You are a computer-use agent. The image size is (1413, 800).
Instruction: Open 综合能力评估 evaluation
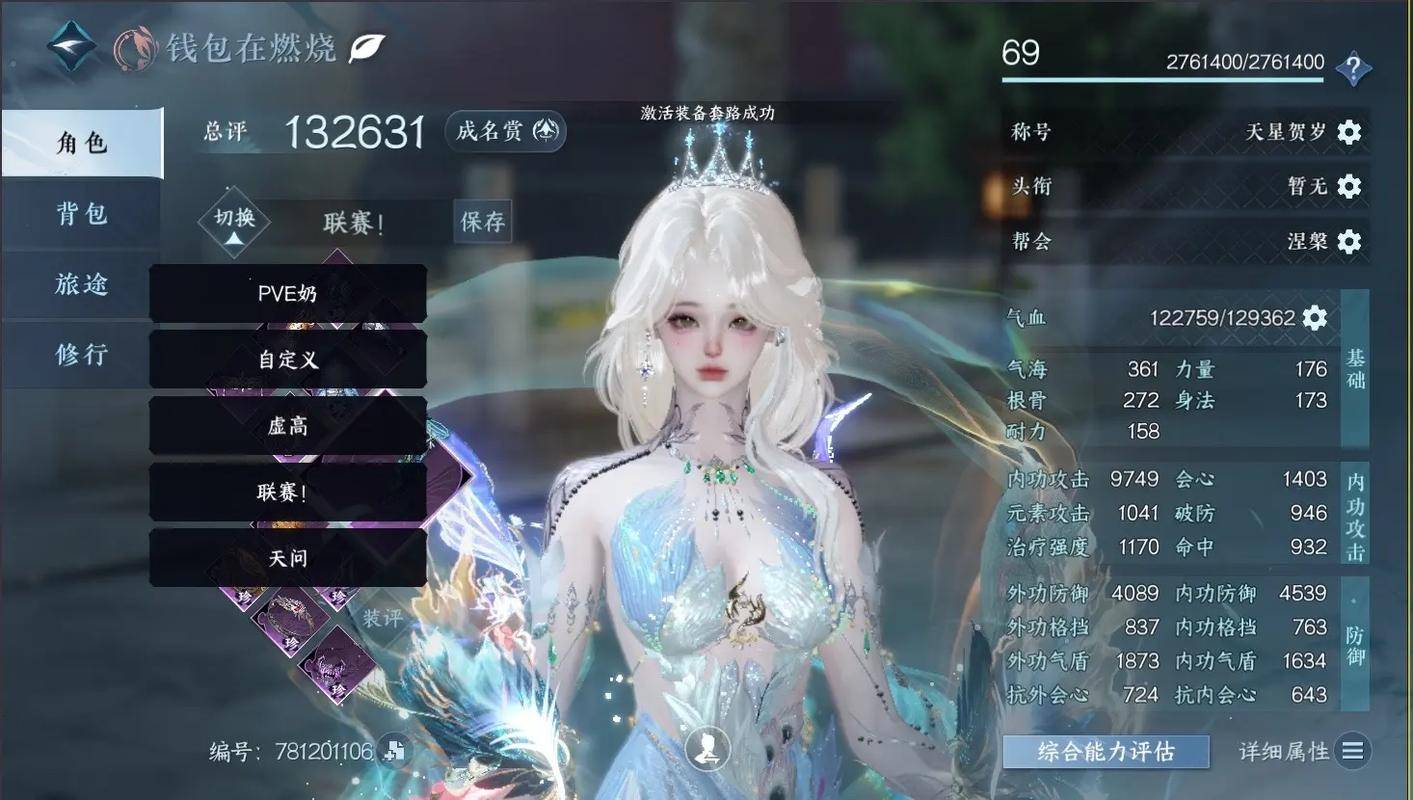(1106, 752)
